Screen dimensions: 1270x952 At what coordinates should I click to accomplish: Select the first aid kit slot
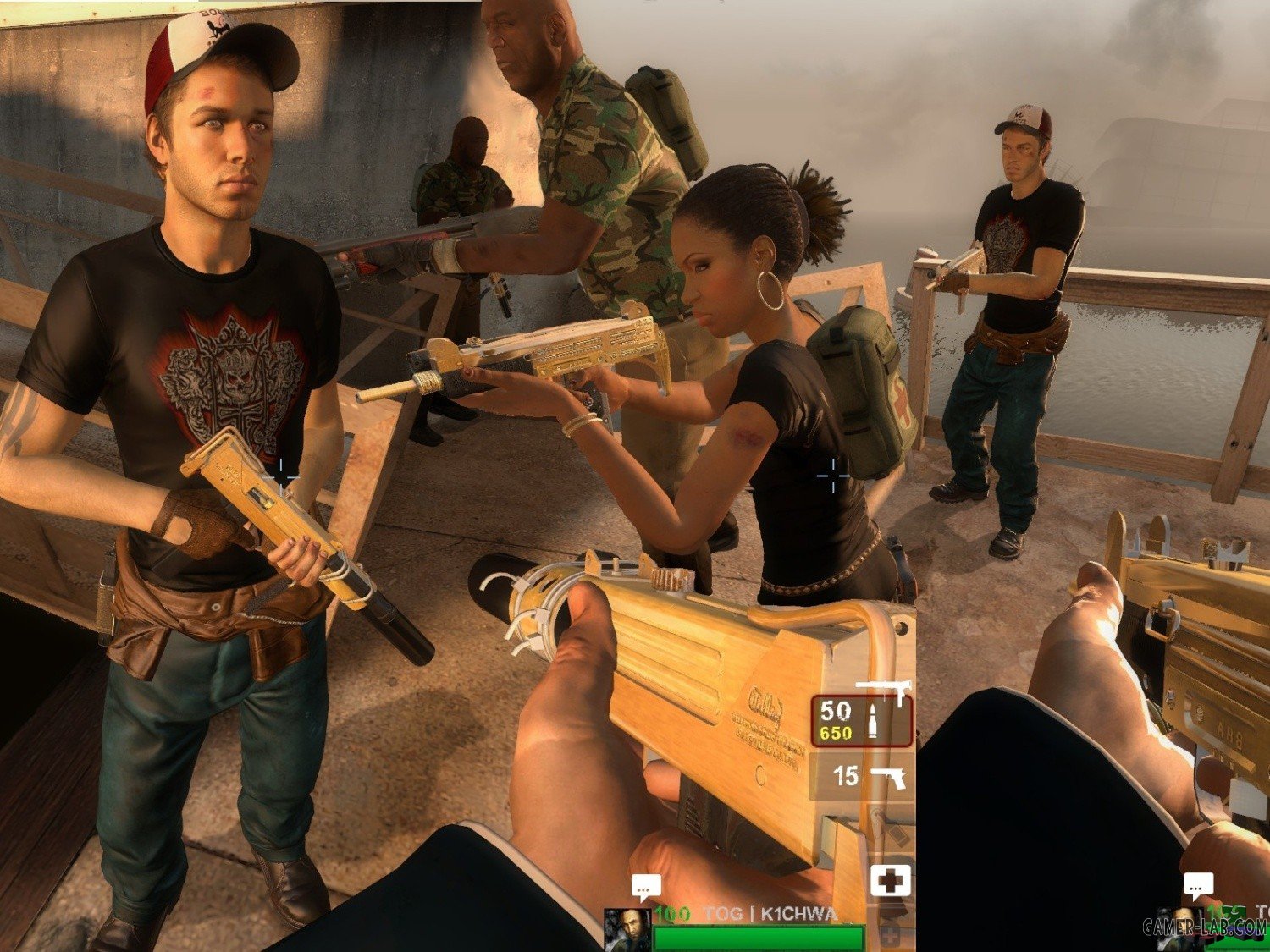coord(890,880)
